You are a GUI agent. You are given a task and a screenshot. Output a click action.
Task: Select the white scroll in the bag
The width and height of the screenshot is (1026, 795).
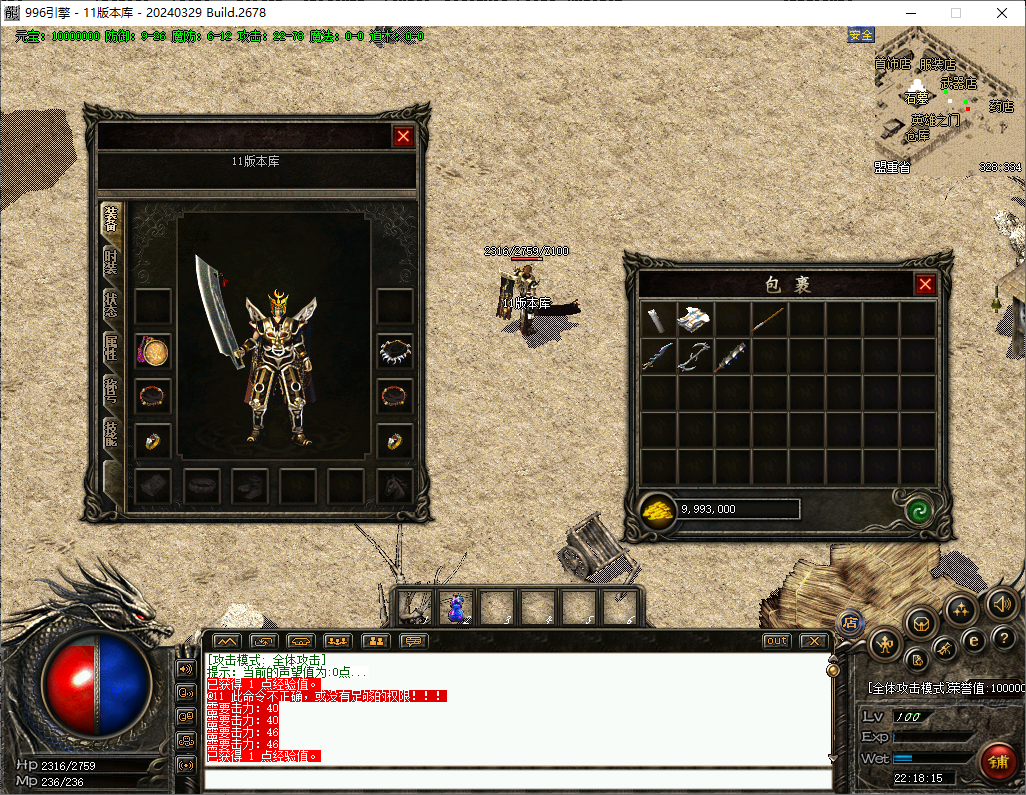click(x=656, y=320)
